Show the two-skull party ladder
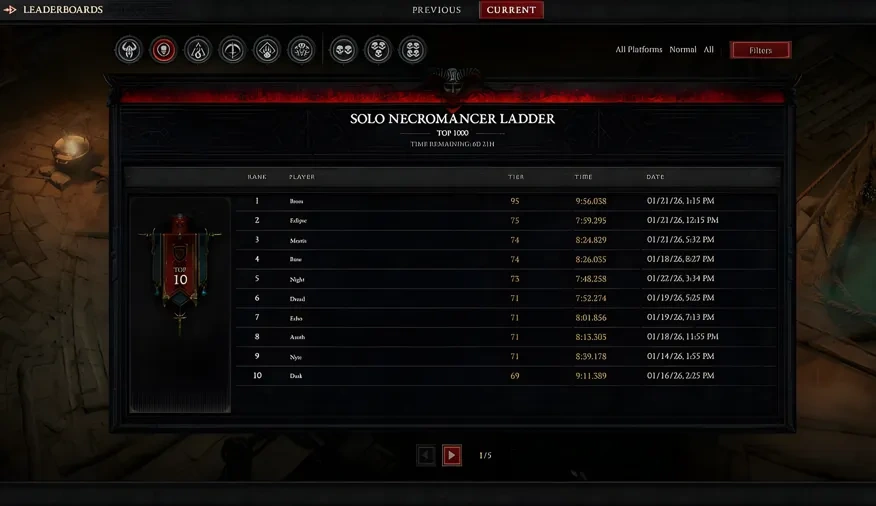This screenshot has width=876, height=506. 343,50
